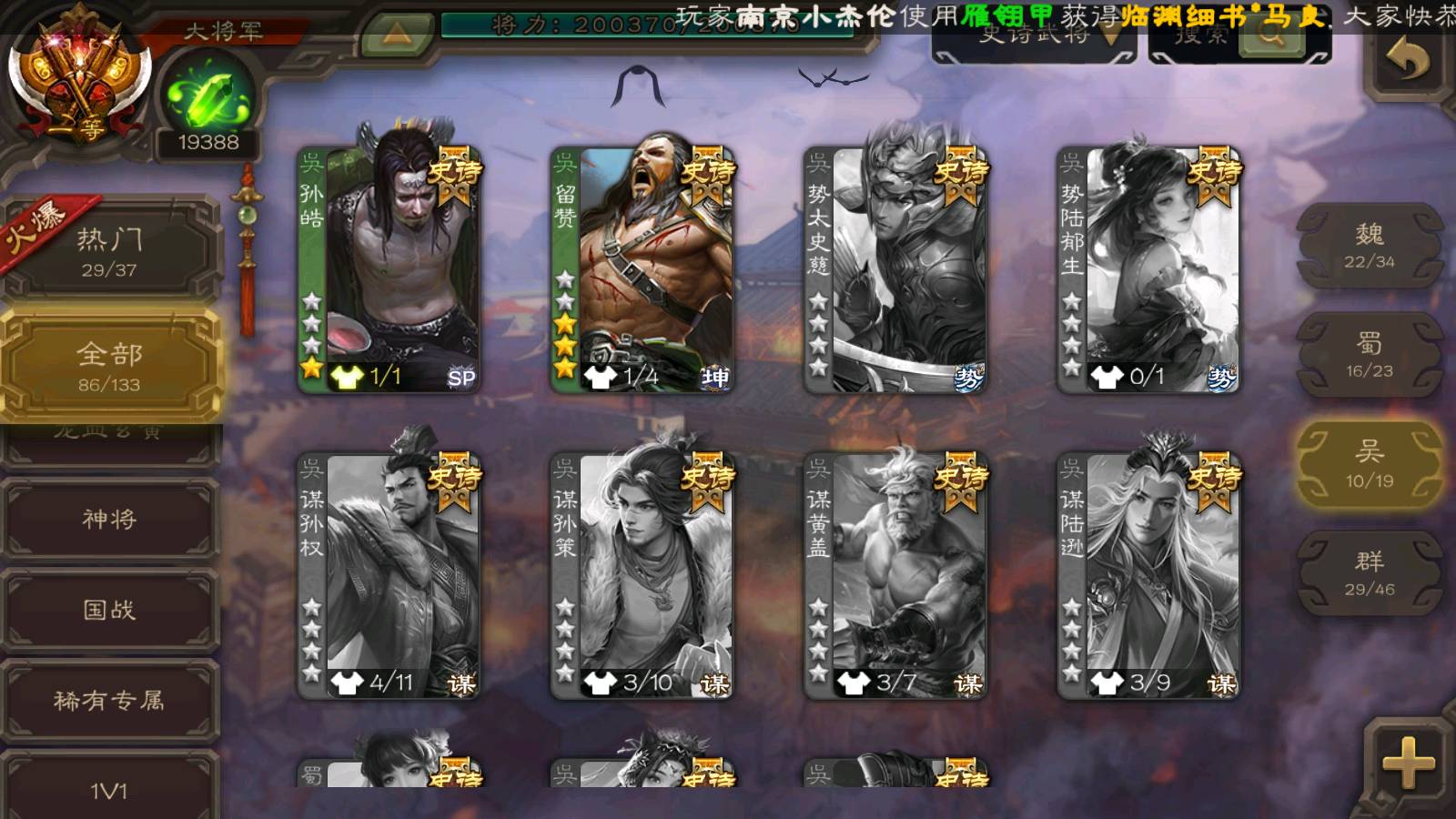Click the 谋陆逊 hero card
Image resolution: width=1456 pixels, height=819 pixels.
click(1148, 576)
